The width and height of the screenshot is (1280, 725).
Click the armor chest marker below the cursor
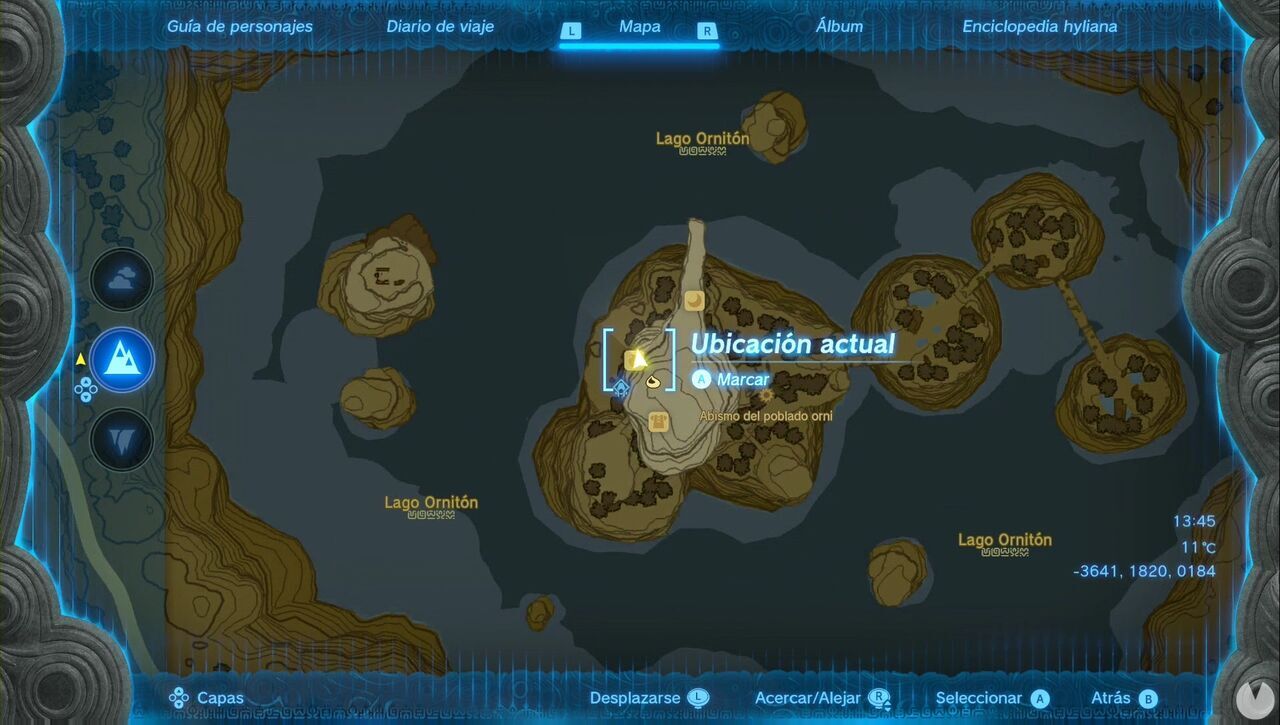coord(657,421)
